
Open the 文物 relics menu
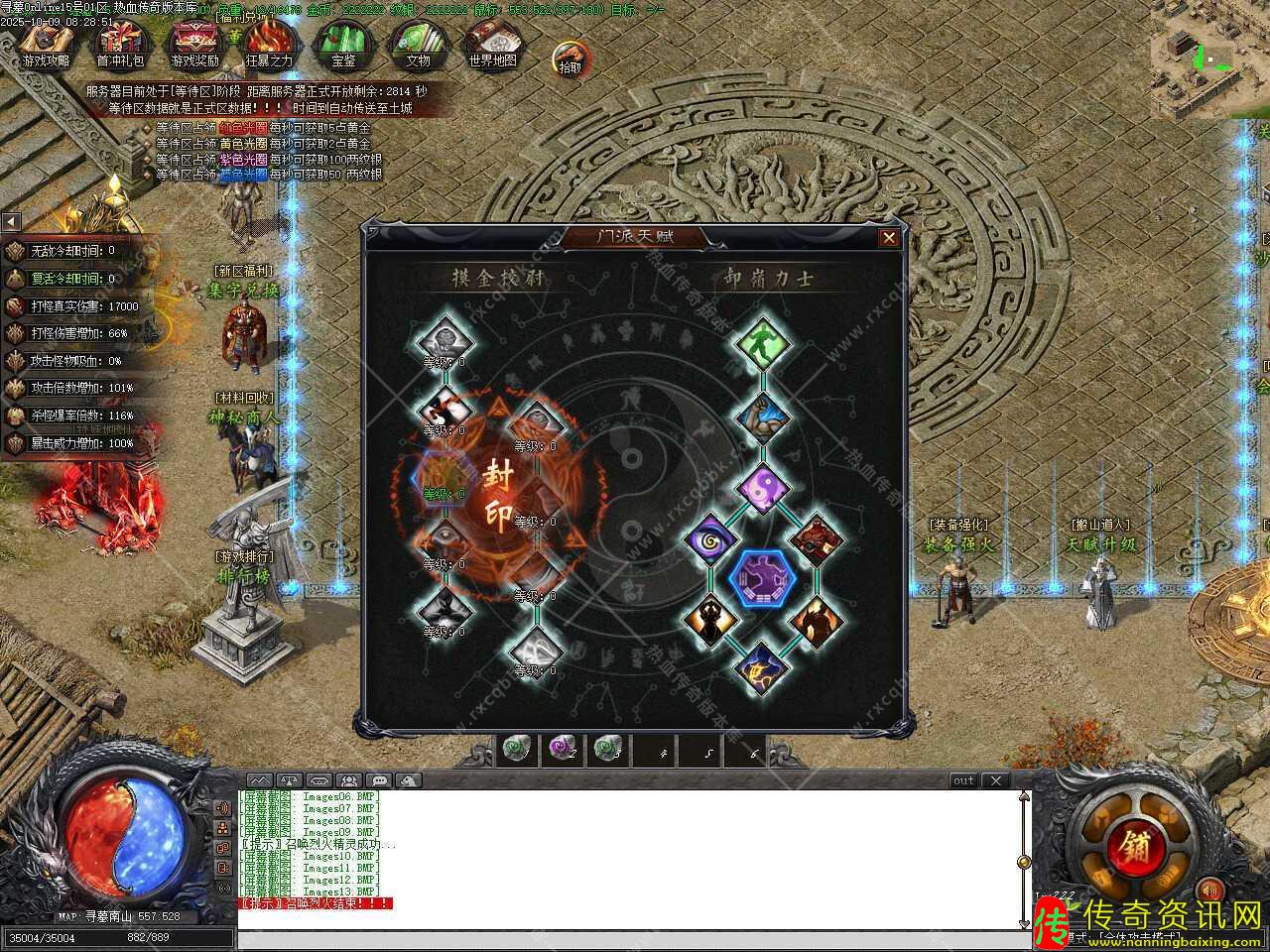[418, 42]
